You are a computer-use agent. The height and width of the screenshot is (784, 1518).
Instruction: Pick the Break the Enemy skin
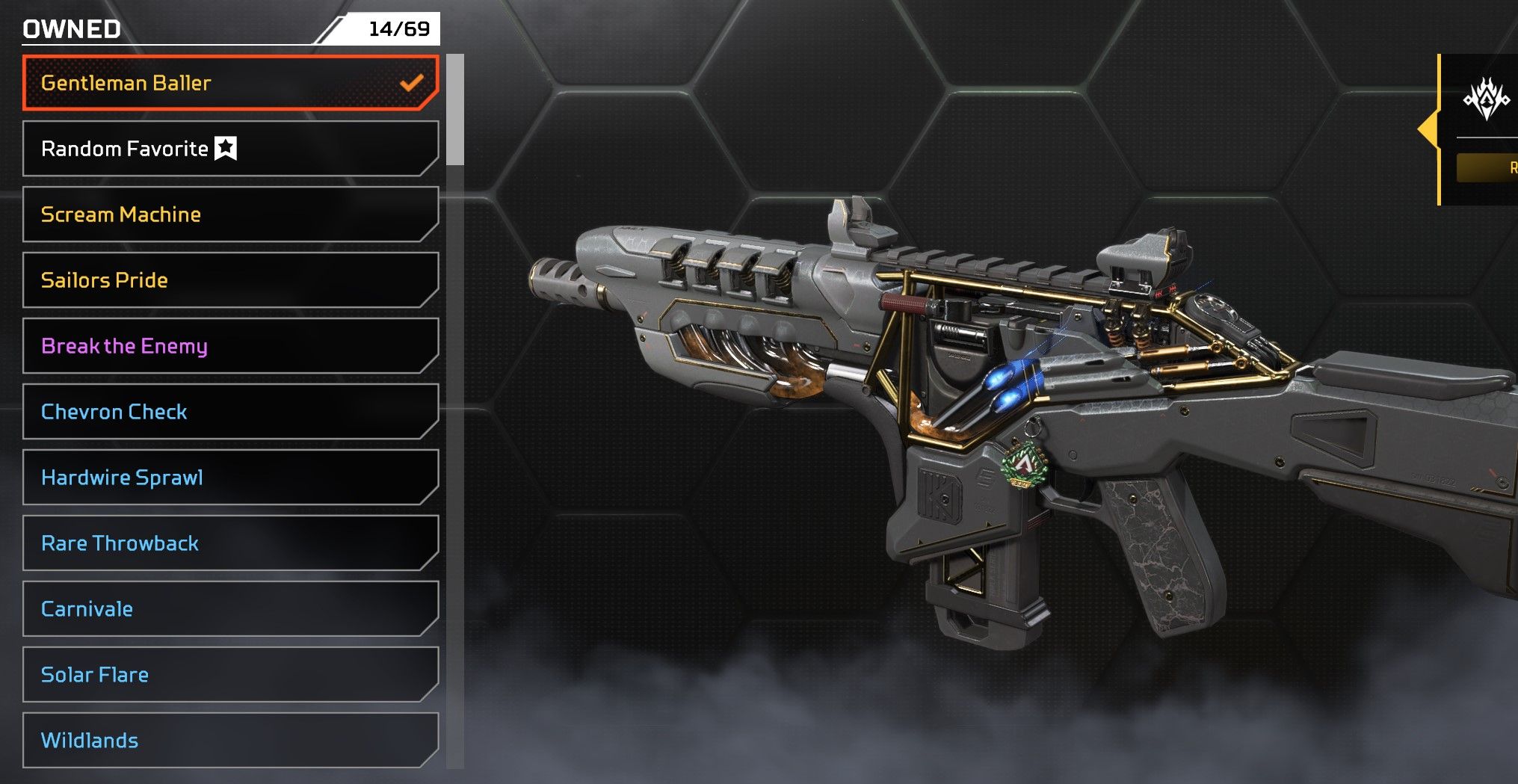pyautogui.click(x=230, y=346)
